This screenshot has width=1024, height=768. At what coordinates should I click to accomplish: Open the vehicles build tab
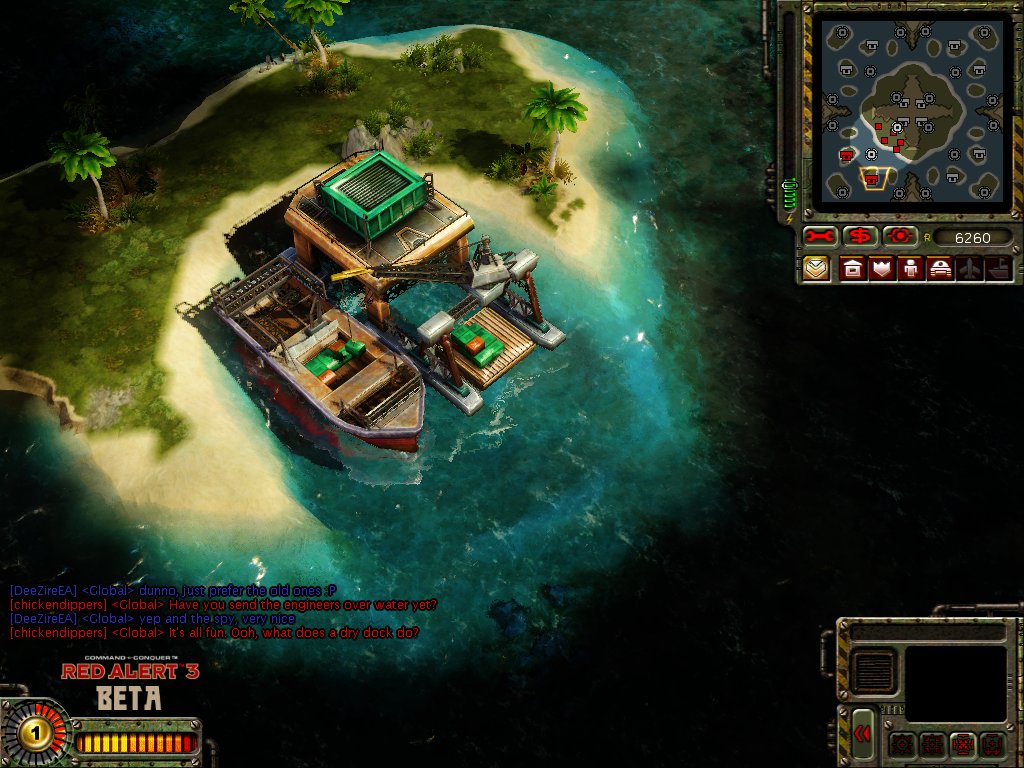point(939,269)
